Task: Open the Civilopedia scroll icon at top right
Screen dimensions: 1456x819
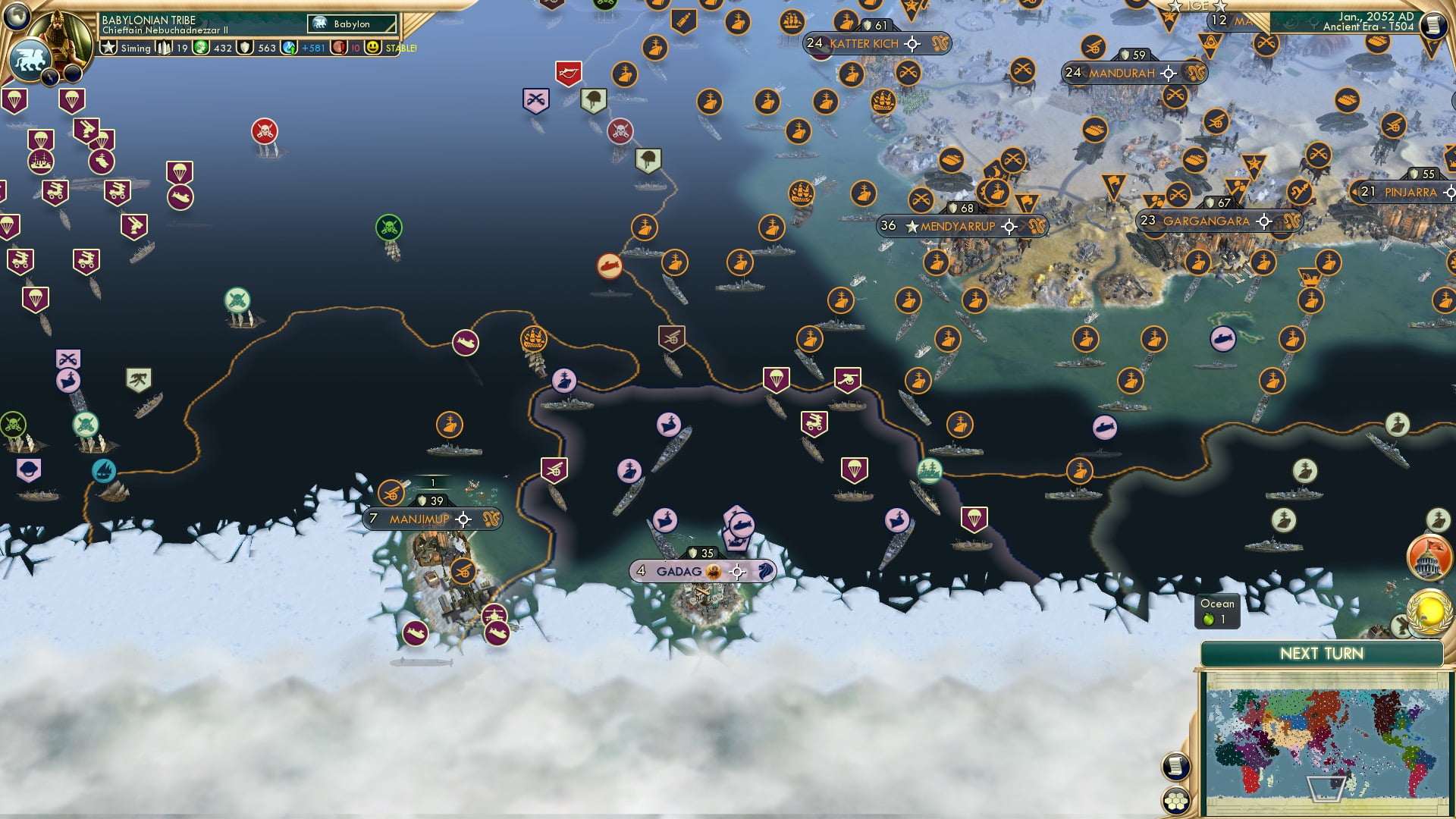Action: [x=1432, y=27]
